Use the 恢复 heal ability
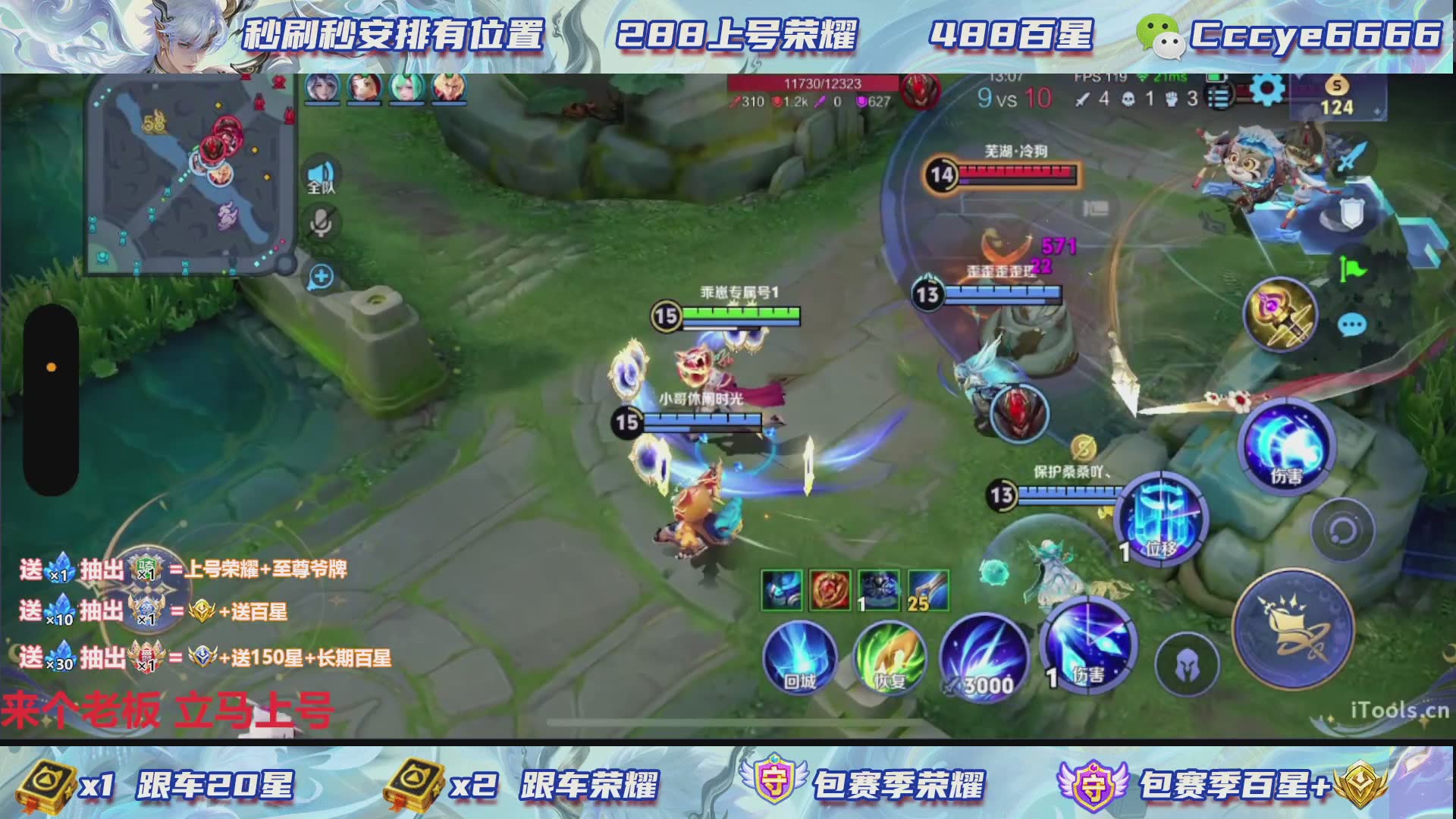The height and width of the screenshot is (819, 1456). [890, 657]
